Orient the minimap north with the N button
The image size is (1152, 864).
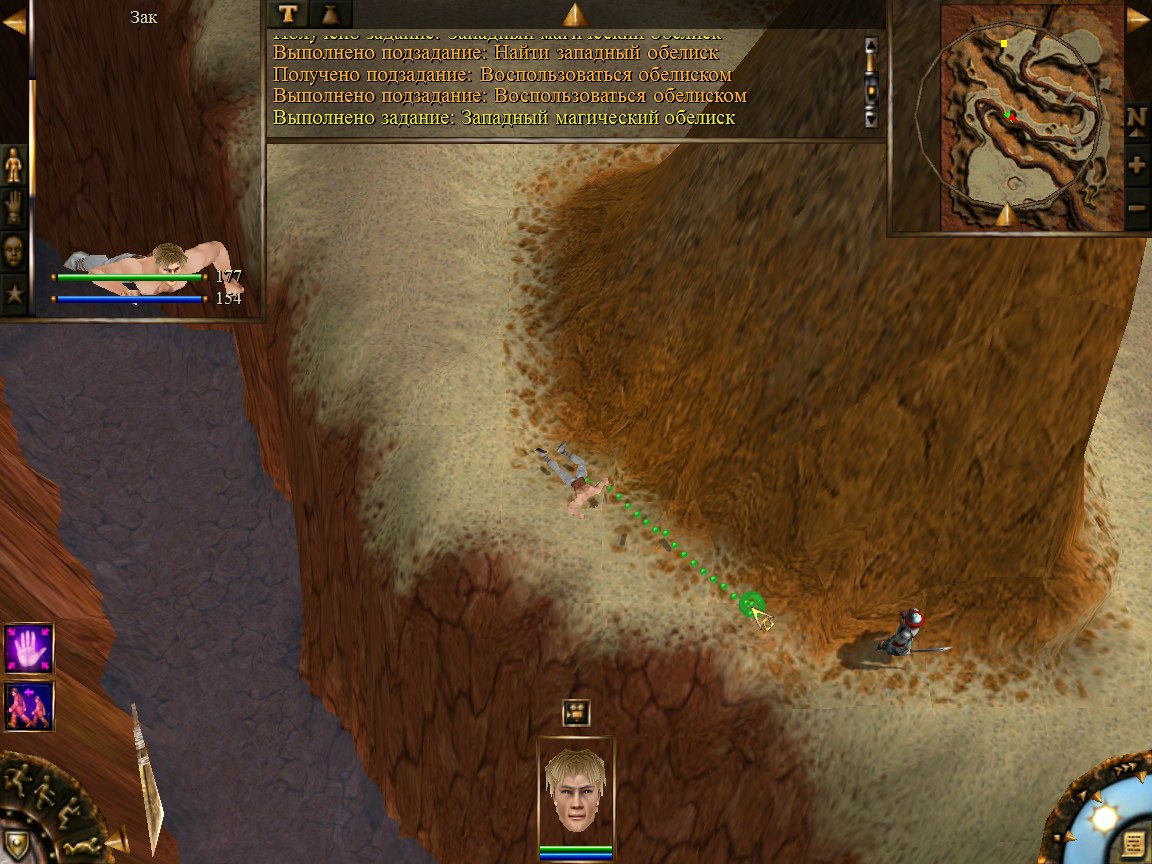click(x=1137, y=117)
